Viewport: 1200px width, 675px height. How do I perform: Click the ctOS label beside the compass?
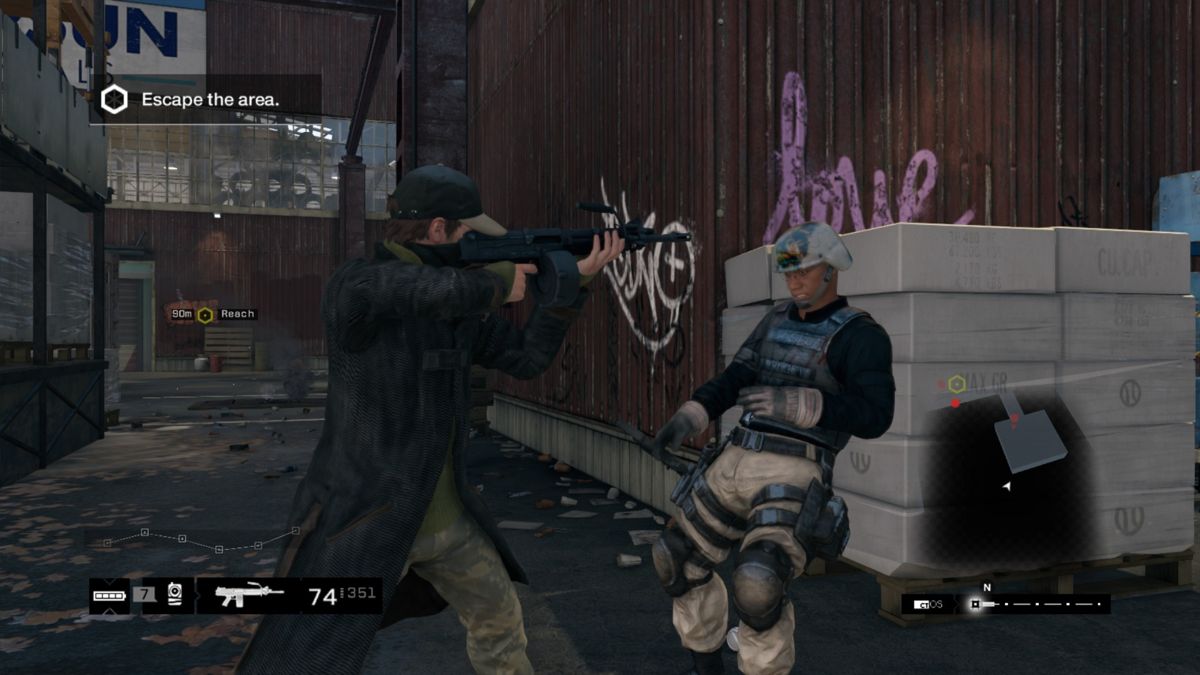pos(929,604)
